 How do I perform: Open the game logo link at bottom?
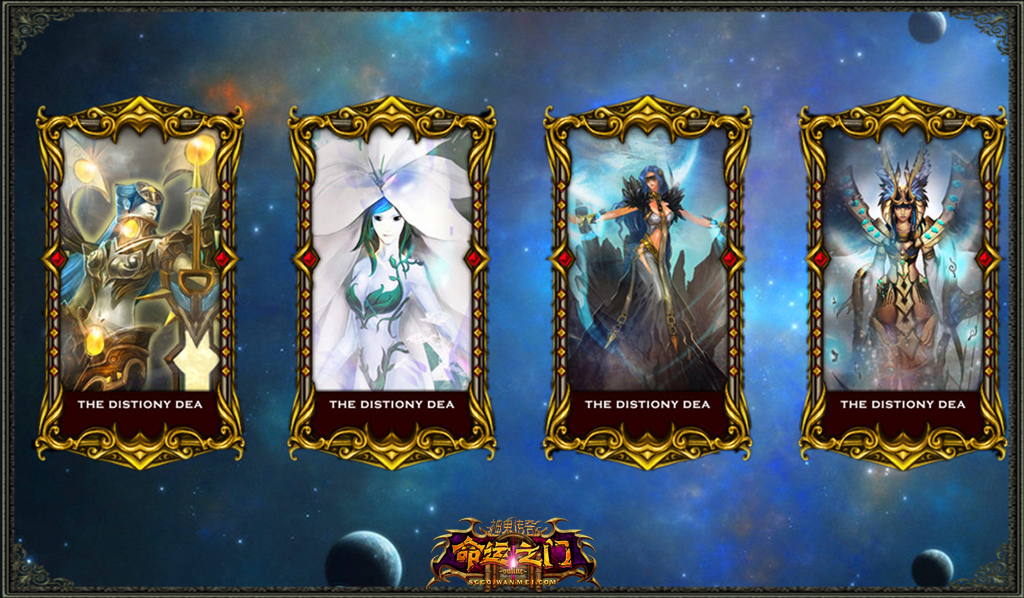[512, 554]
